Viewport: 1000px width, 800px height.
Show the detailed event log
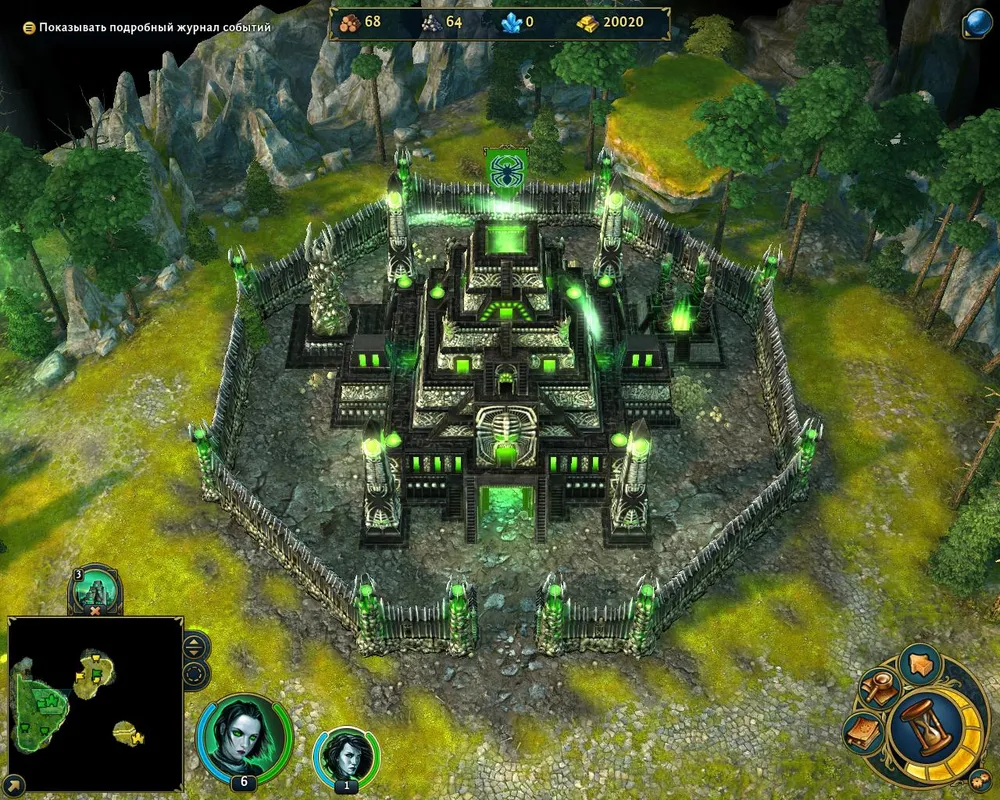click(29, 28)
